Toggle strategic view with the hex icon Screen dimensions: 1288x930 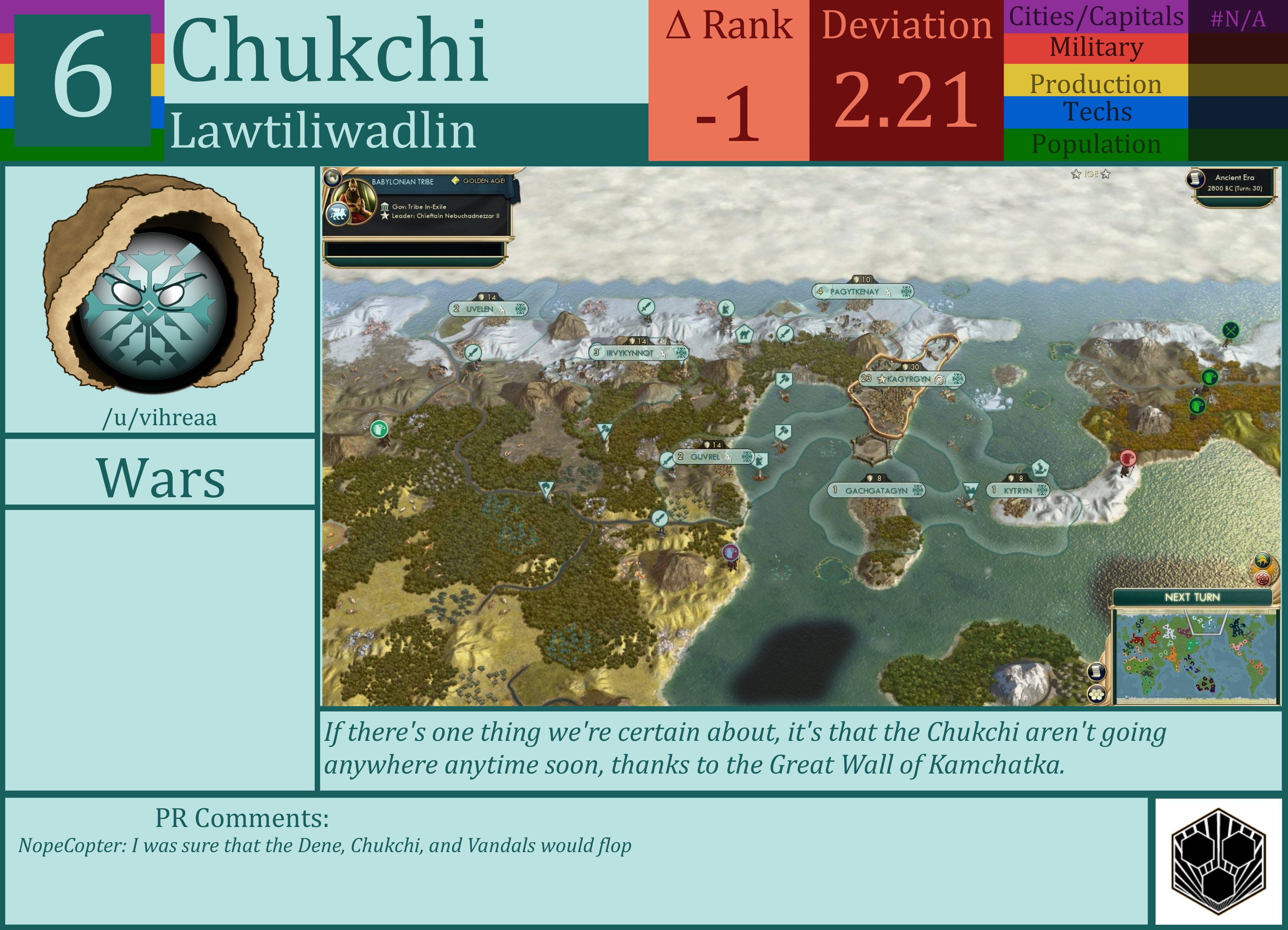(x=1097, y=695)
